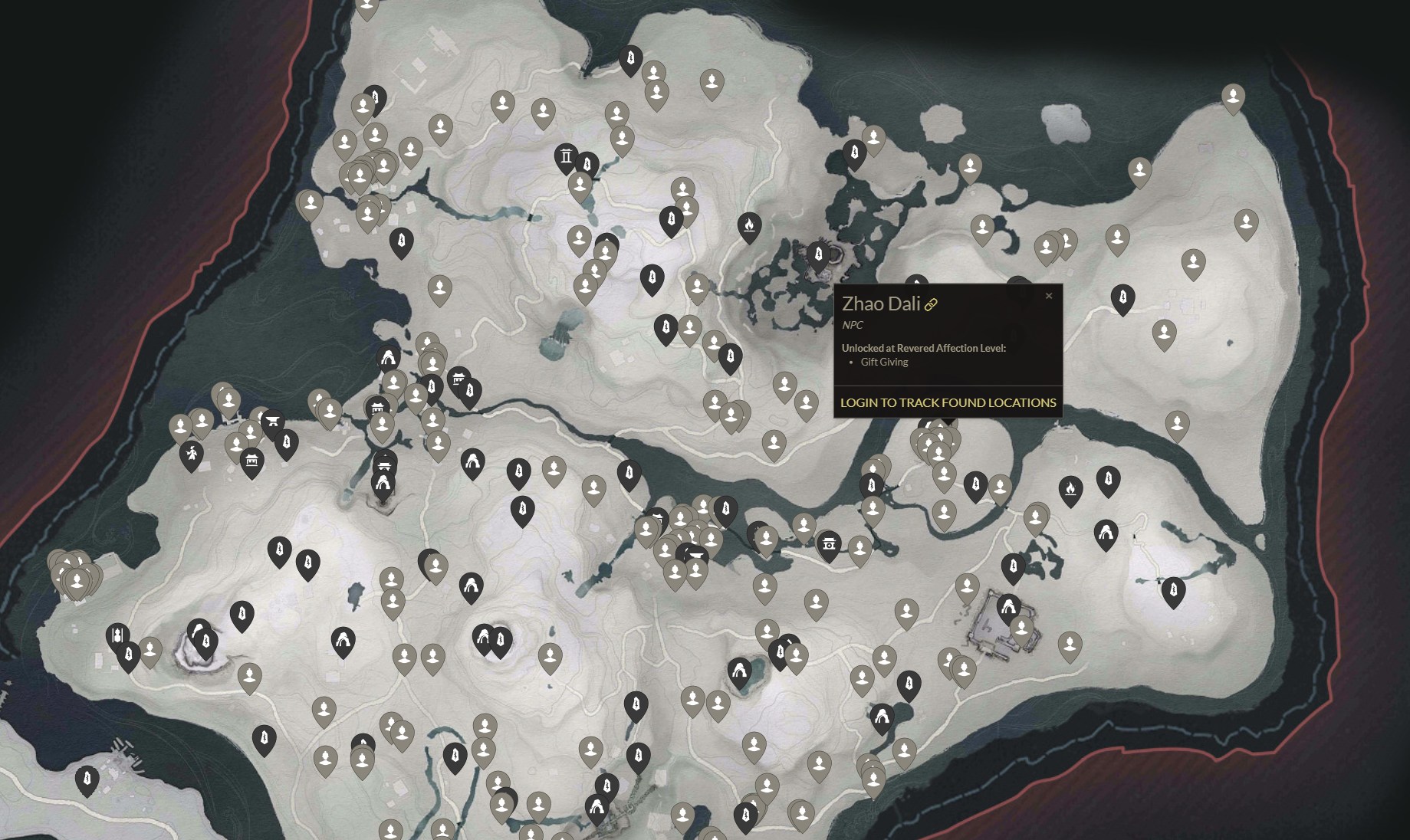
Task: Click LOGIN TO TRACK FOUND LOCATIONS
Action: (x=948, y=402)
